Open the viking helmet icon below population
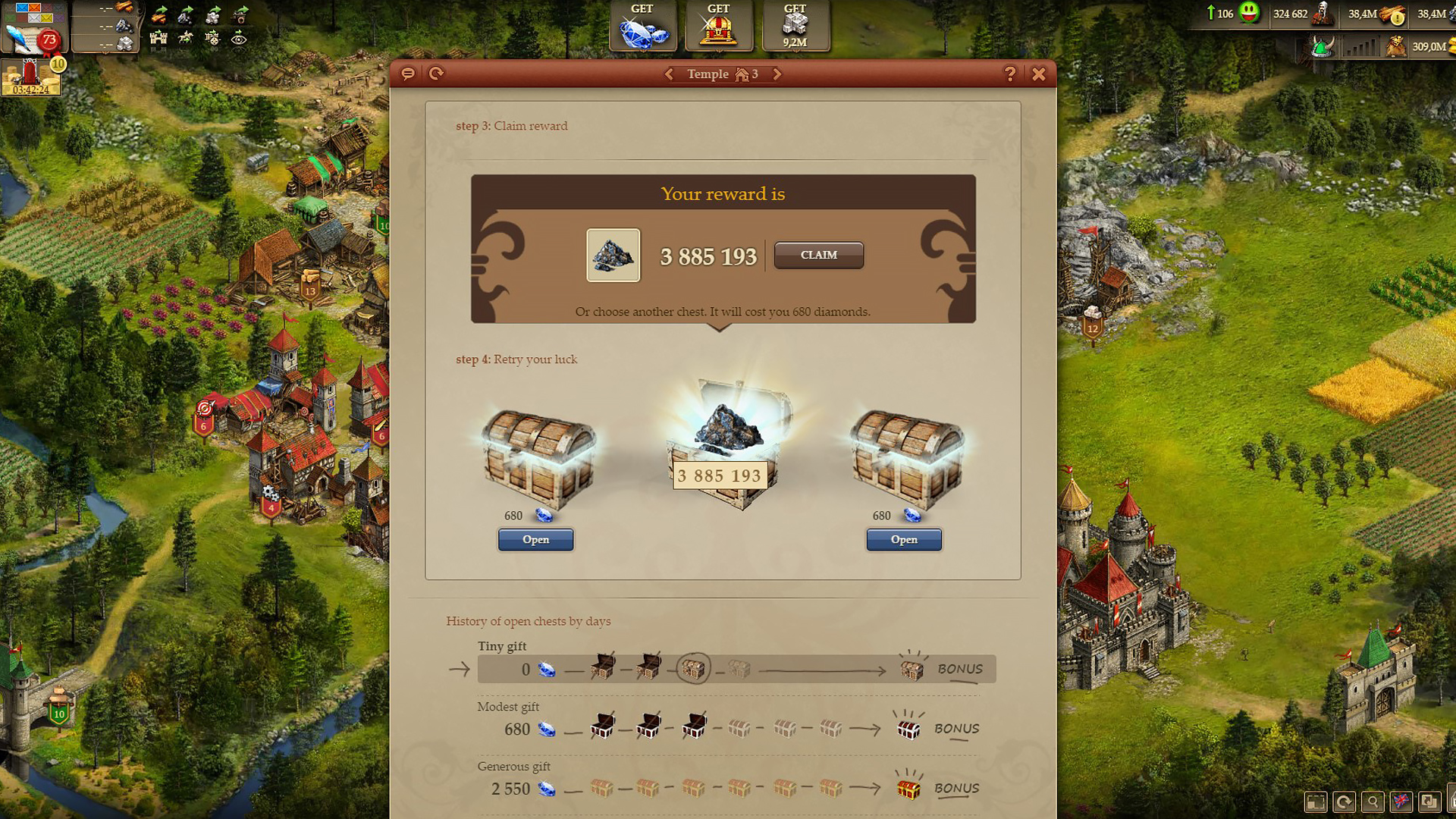Image resolution: width=1456 pixels, height=819 pixels. (1323, 47)
